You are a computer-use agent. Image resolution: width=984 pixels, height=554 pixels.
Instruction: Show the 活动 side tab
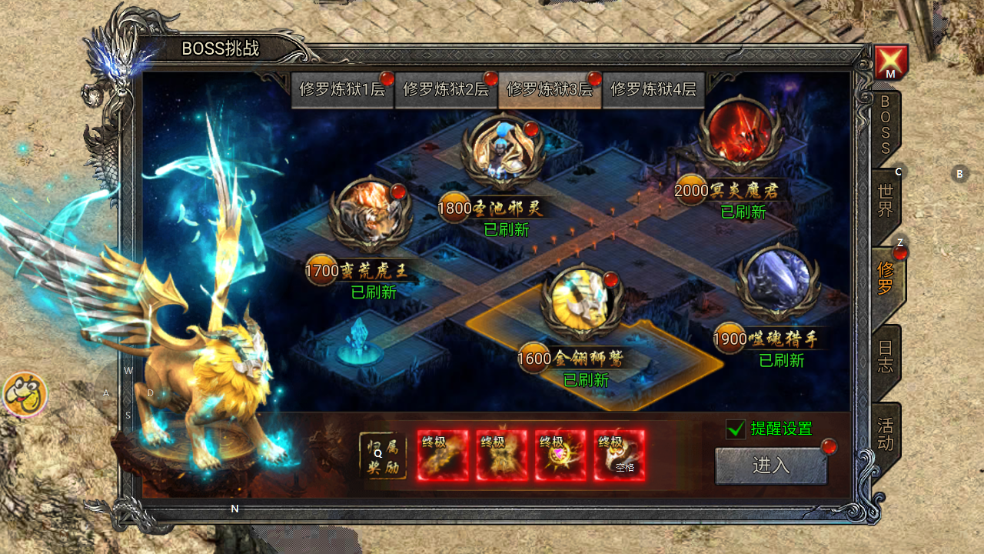point(886,432)
